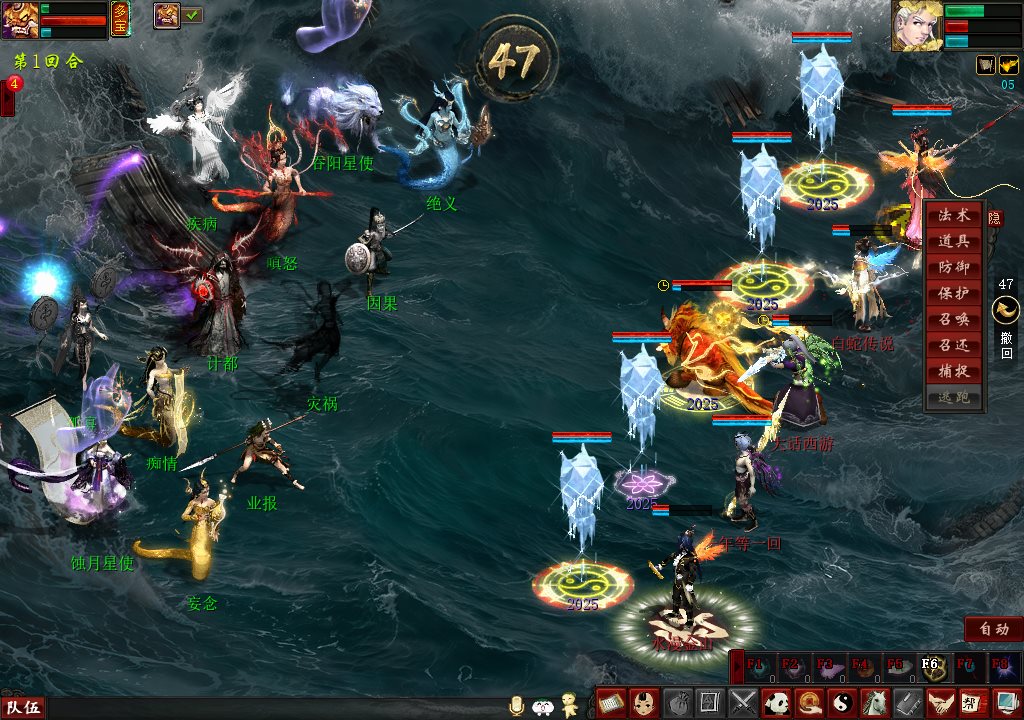Image resolution: width=1024 pixels, height=720 pixels.
Task: Click the 多宝 badge beside the pet portrait
Action: [x=121, y=20]
